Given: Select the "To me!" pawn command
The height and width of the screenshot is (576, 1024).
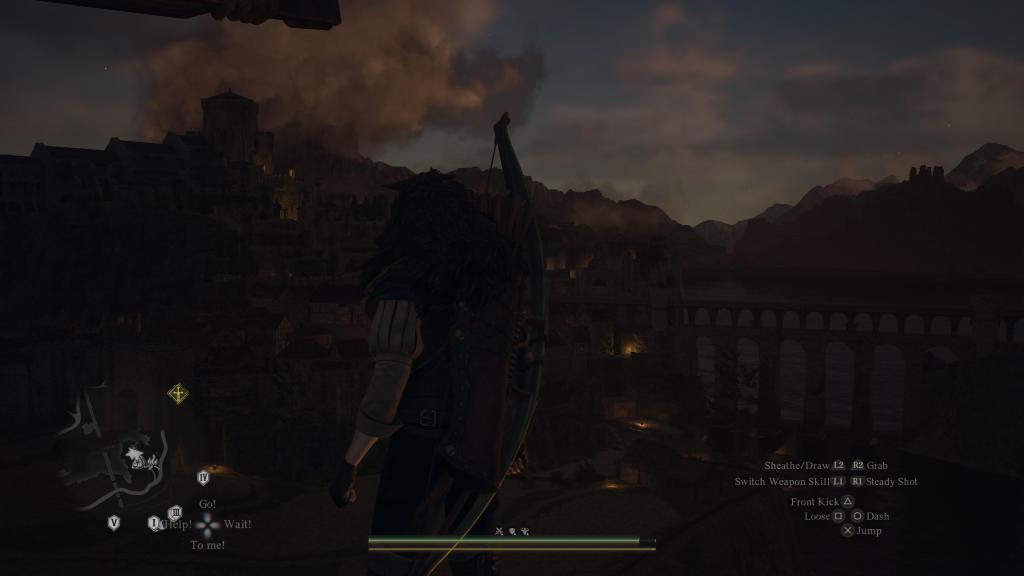Looking at the screenshot, I should (x=207, y=545).
